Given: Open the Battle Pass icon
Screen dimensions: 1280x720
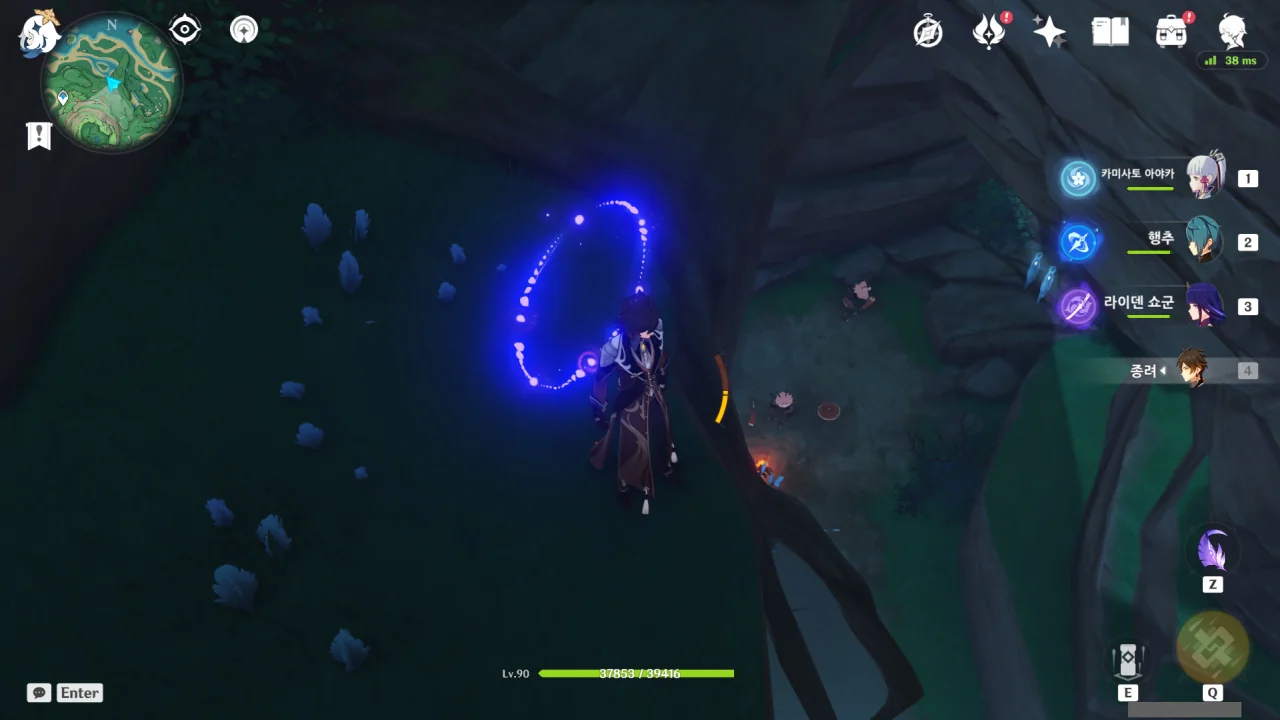Looking at the screenshot, I should [989, 32].
